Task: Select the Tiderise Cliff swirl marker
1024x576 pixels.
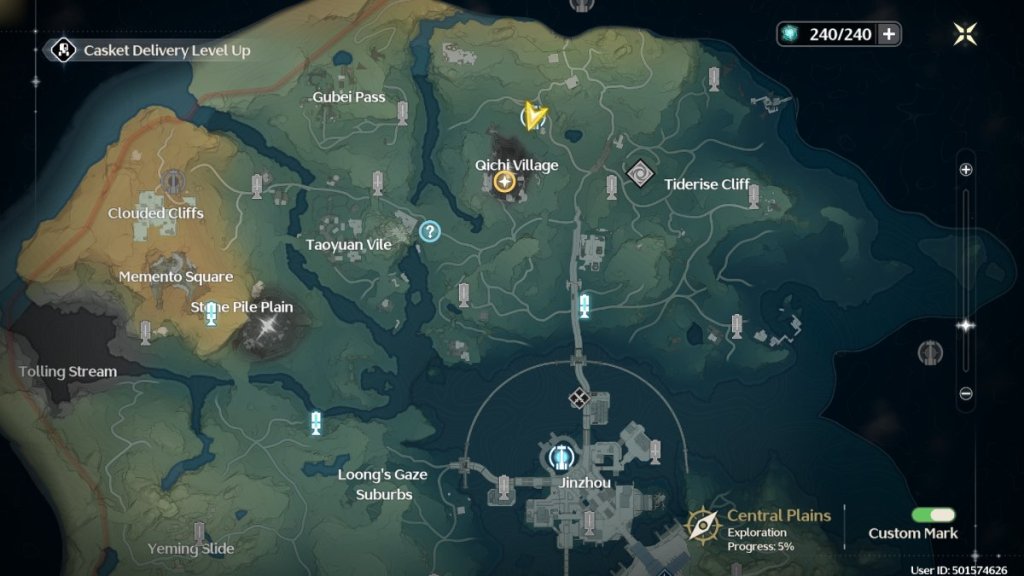Action: pyautogui.click(x=638, y=173)
